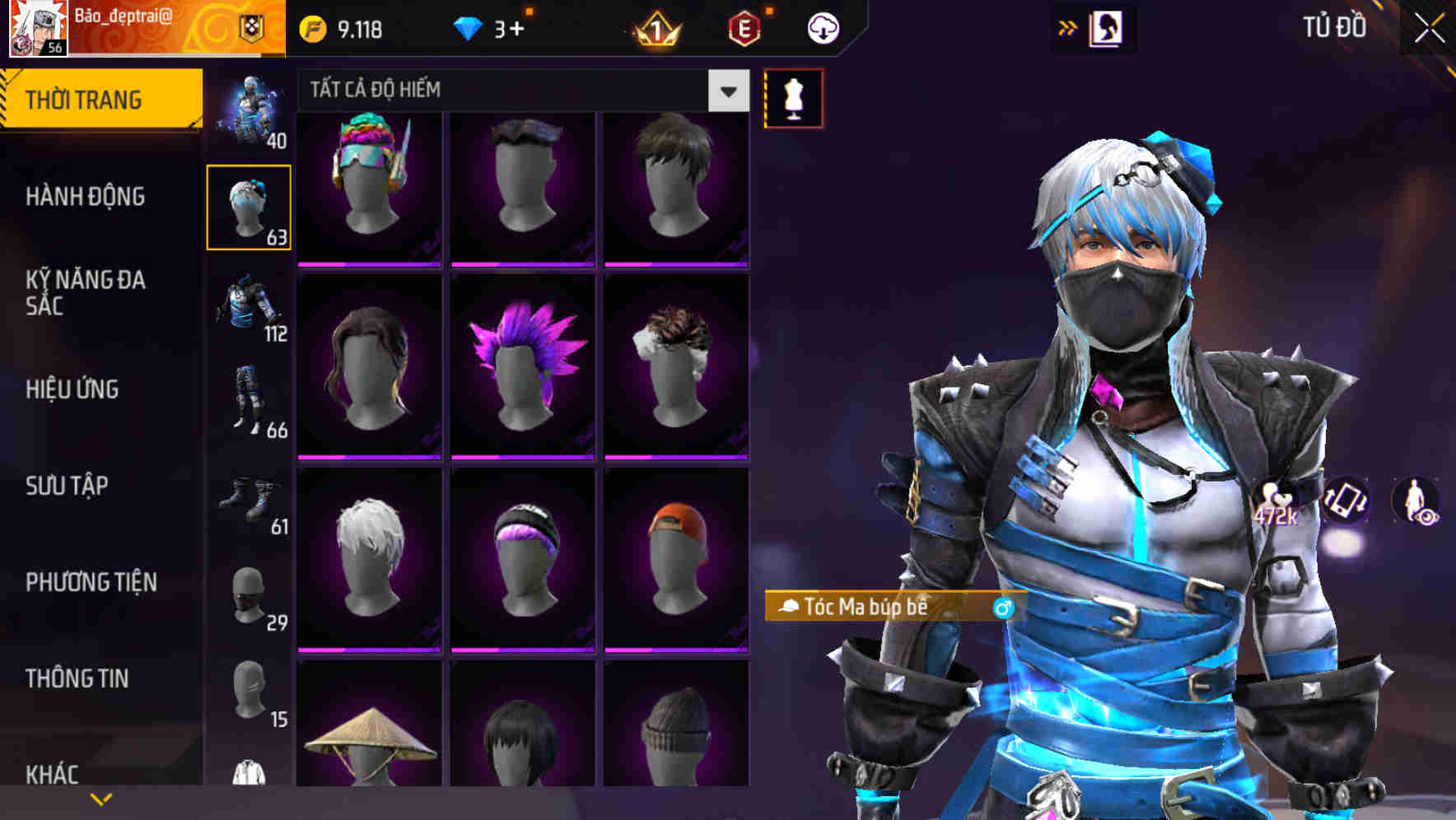Click the diamond currency icon

coord(469,27)
